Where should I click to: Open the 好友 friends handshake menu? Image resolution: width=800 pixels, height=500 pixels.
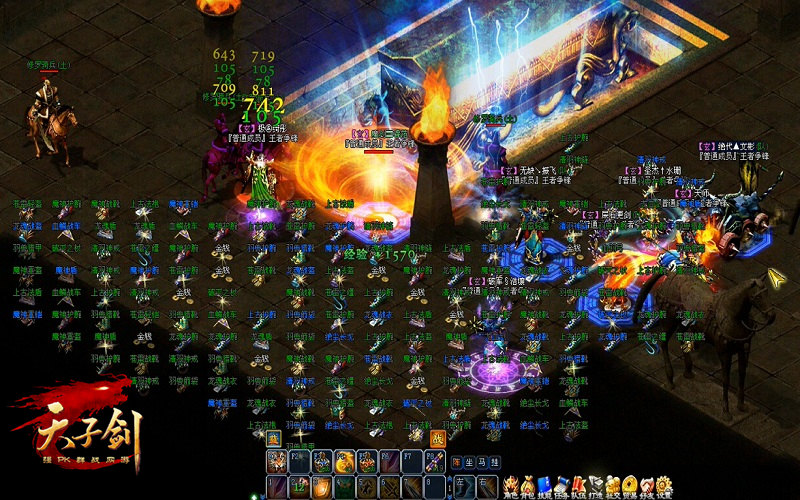[647, 485]
